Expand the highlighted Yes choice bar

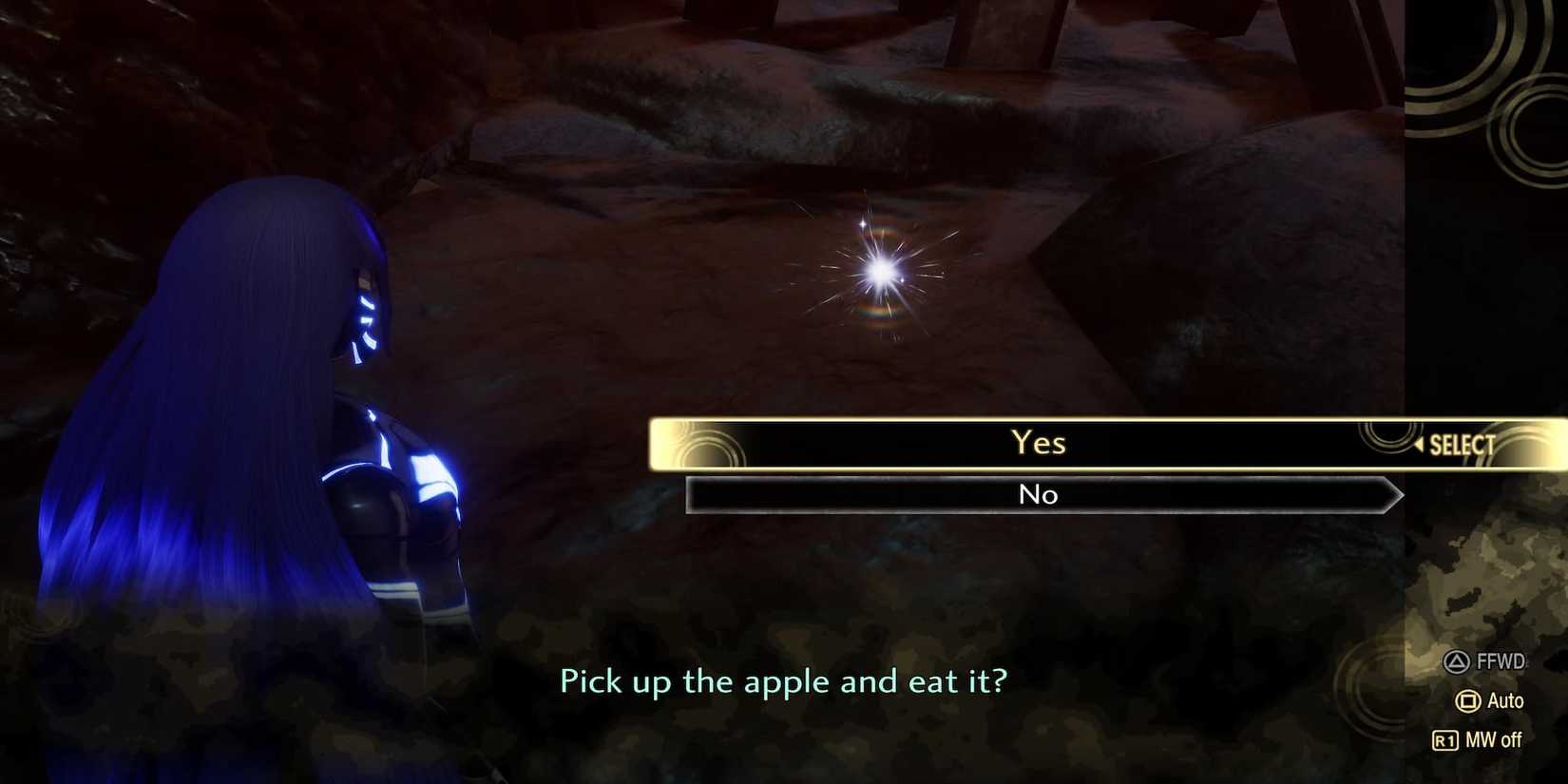[1038, 443]
